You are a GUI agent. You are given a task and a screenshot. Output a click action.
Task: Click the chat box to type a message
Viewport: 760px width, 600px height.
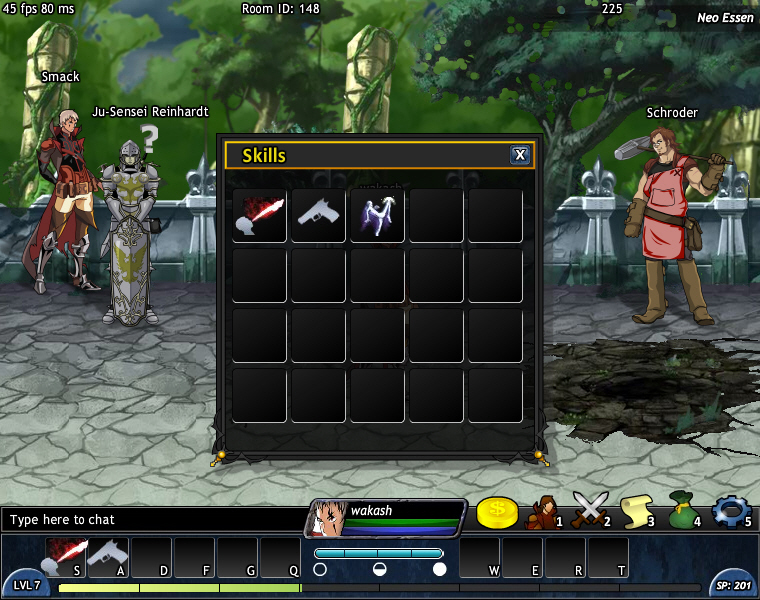click(x=150, y=520)
